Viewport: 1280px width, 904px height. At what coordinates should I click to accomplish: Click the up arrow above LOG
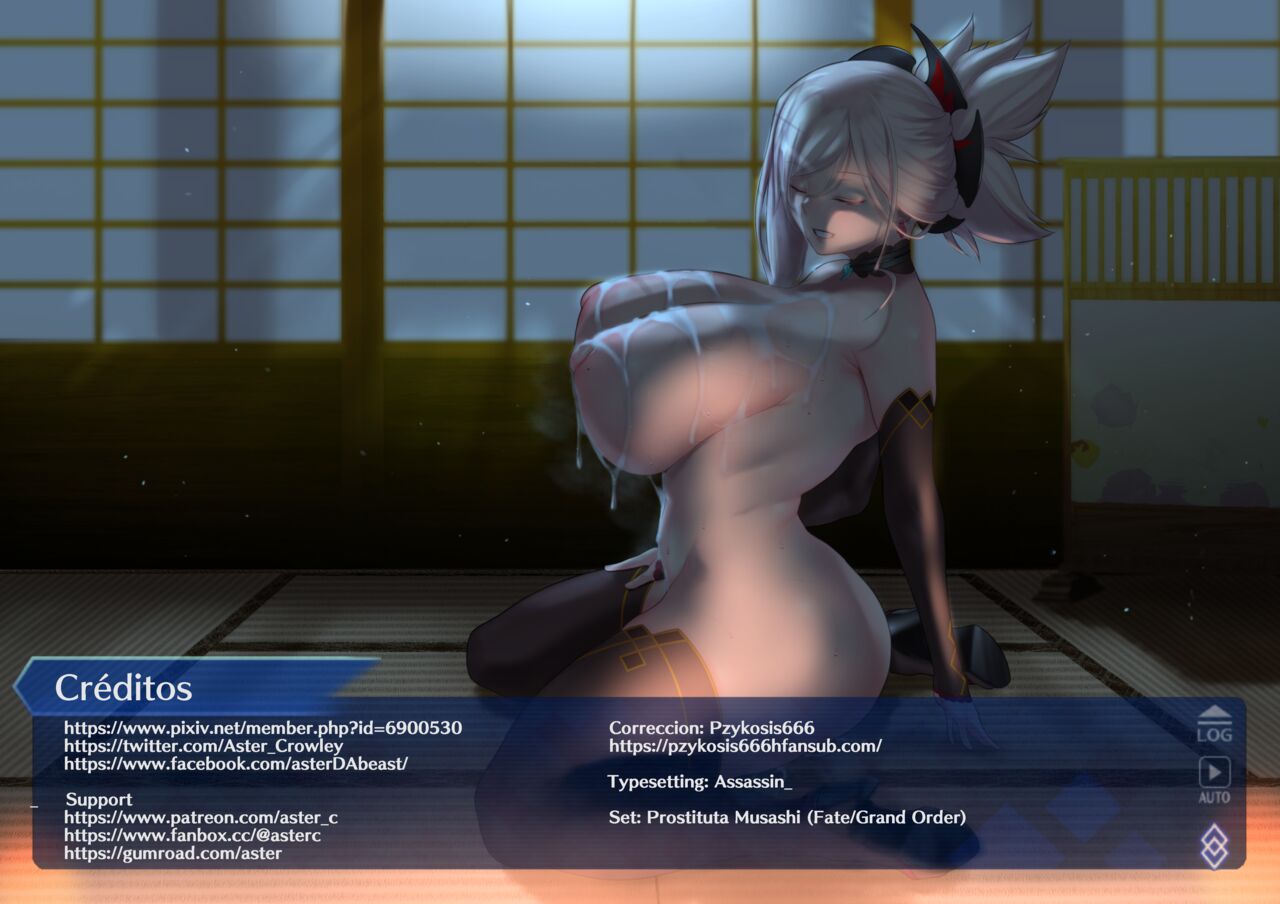pyautogui.click(x=1214, y=712)
